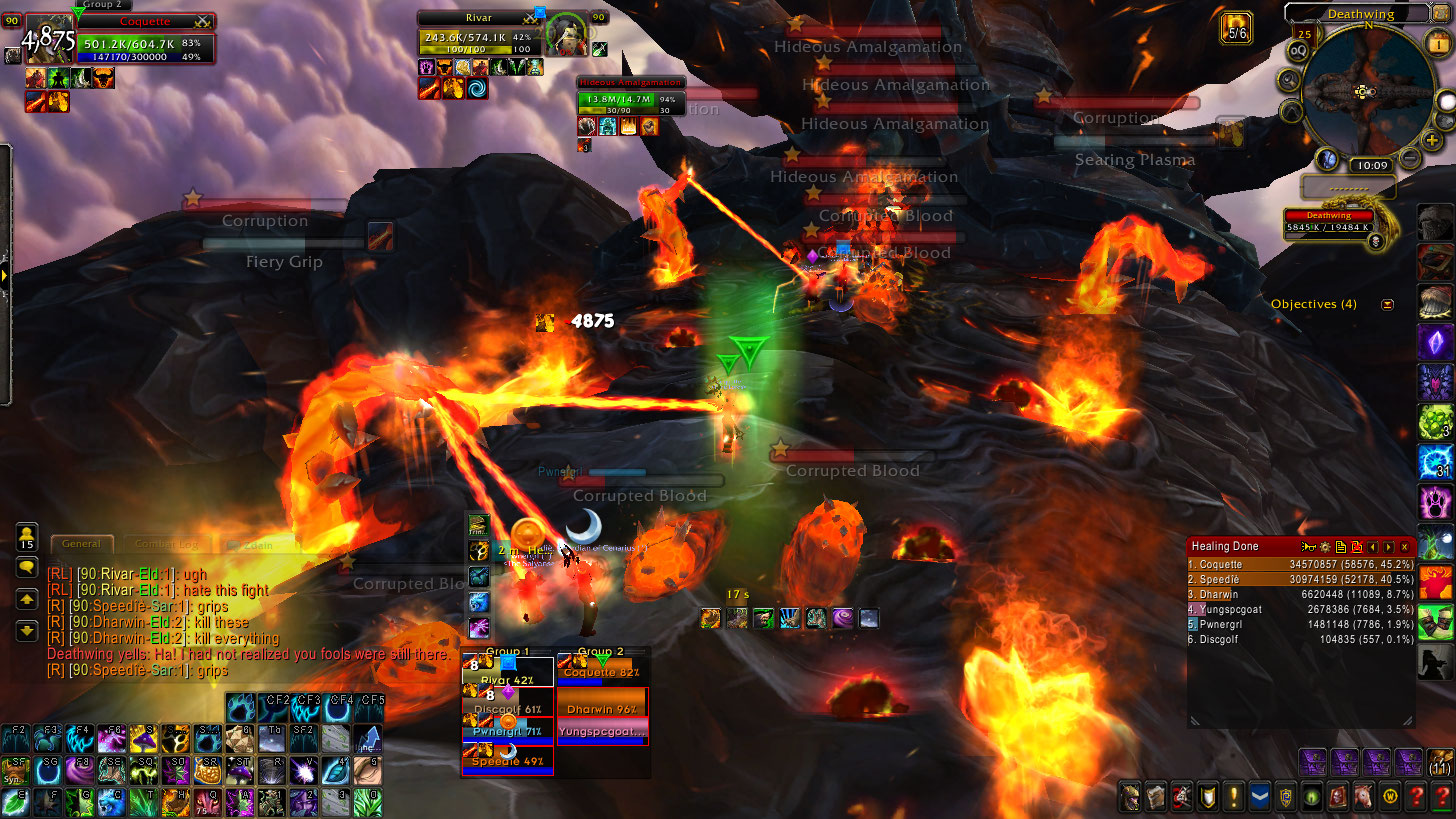Open the yellow exclamation quest log button
Image resolution: width=1456 pixels, height=819 pixels.
coord(1233,797)
